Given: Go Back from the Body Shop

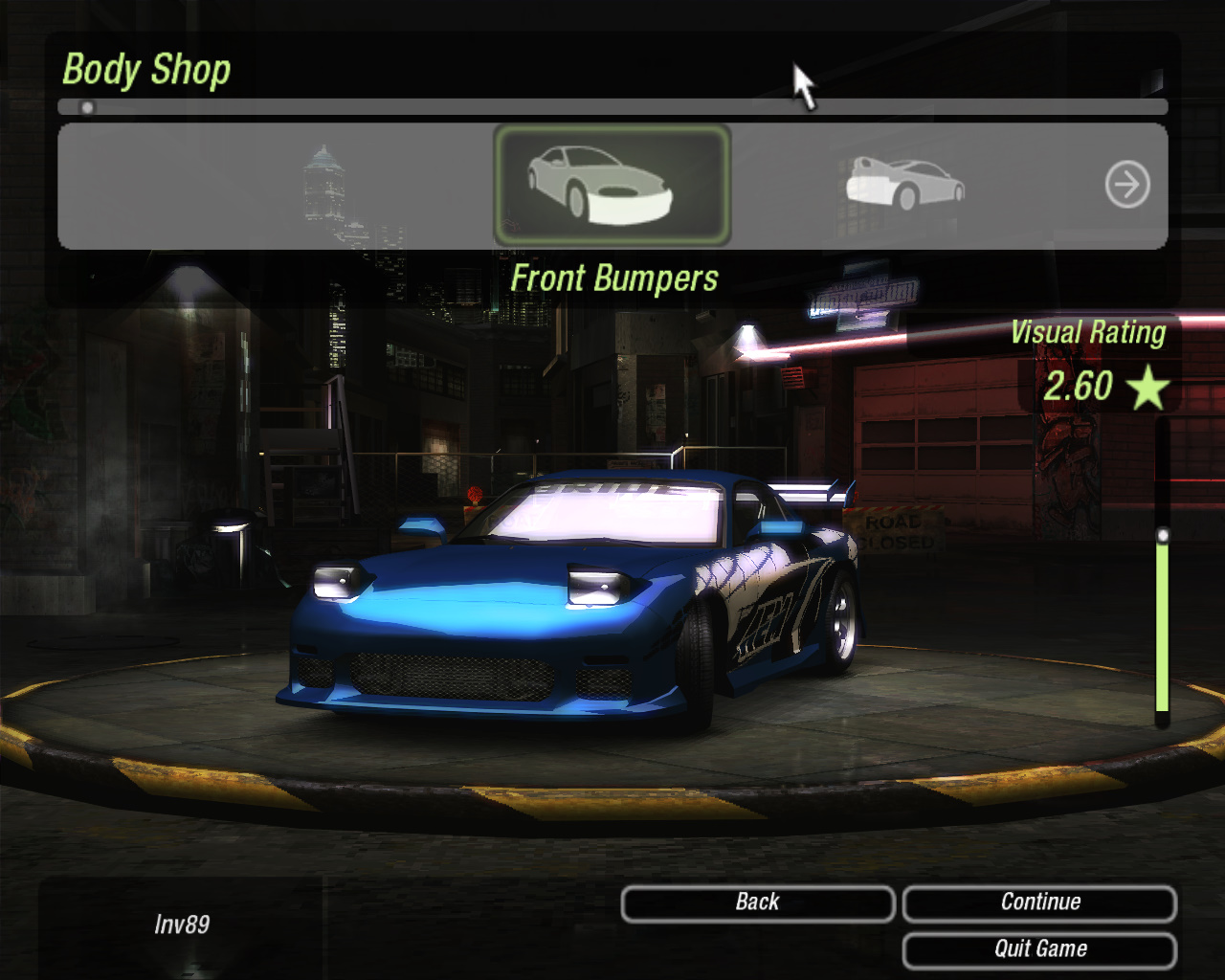Looking at the screenshot, I should 757,903.
